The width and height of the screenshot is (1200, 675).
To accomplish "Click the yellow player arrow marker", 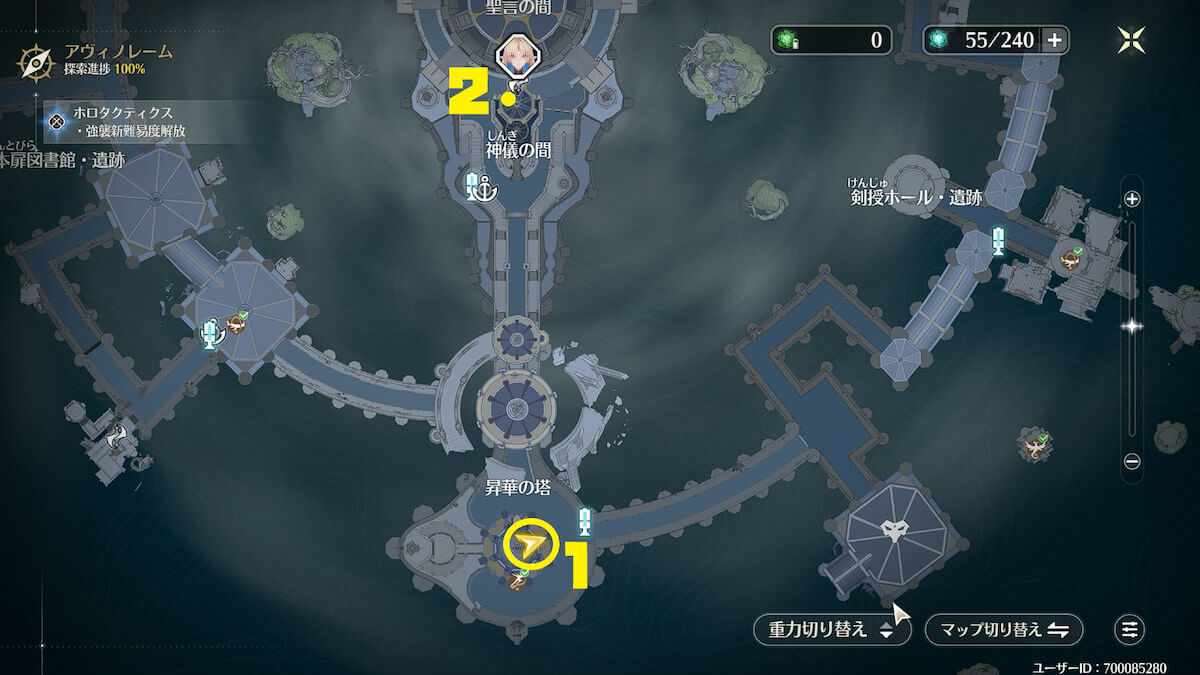I will click(531, 545).
